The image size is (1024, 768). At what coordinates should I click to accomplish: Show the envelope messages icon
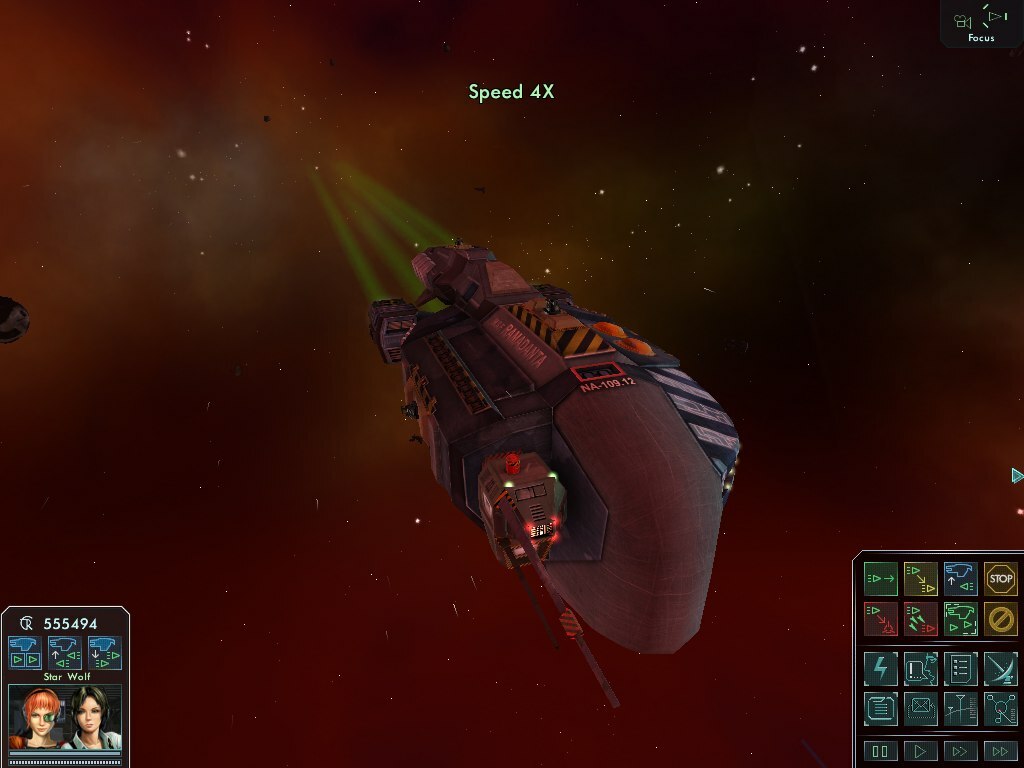[x=920, y=708]
